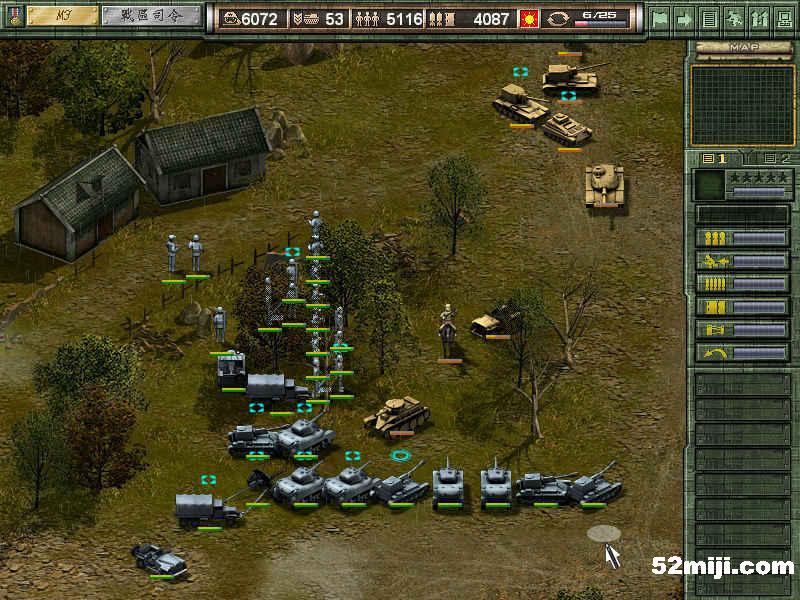Click the right-arrow toolbar button

[x=684, y=18]
